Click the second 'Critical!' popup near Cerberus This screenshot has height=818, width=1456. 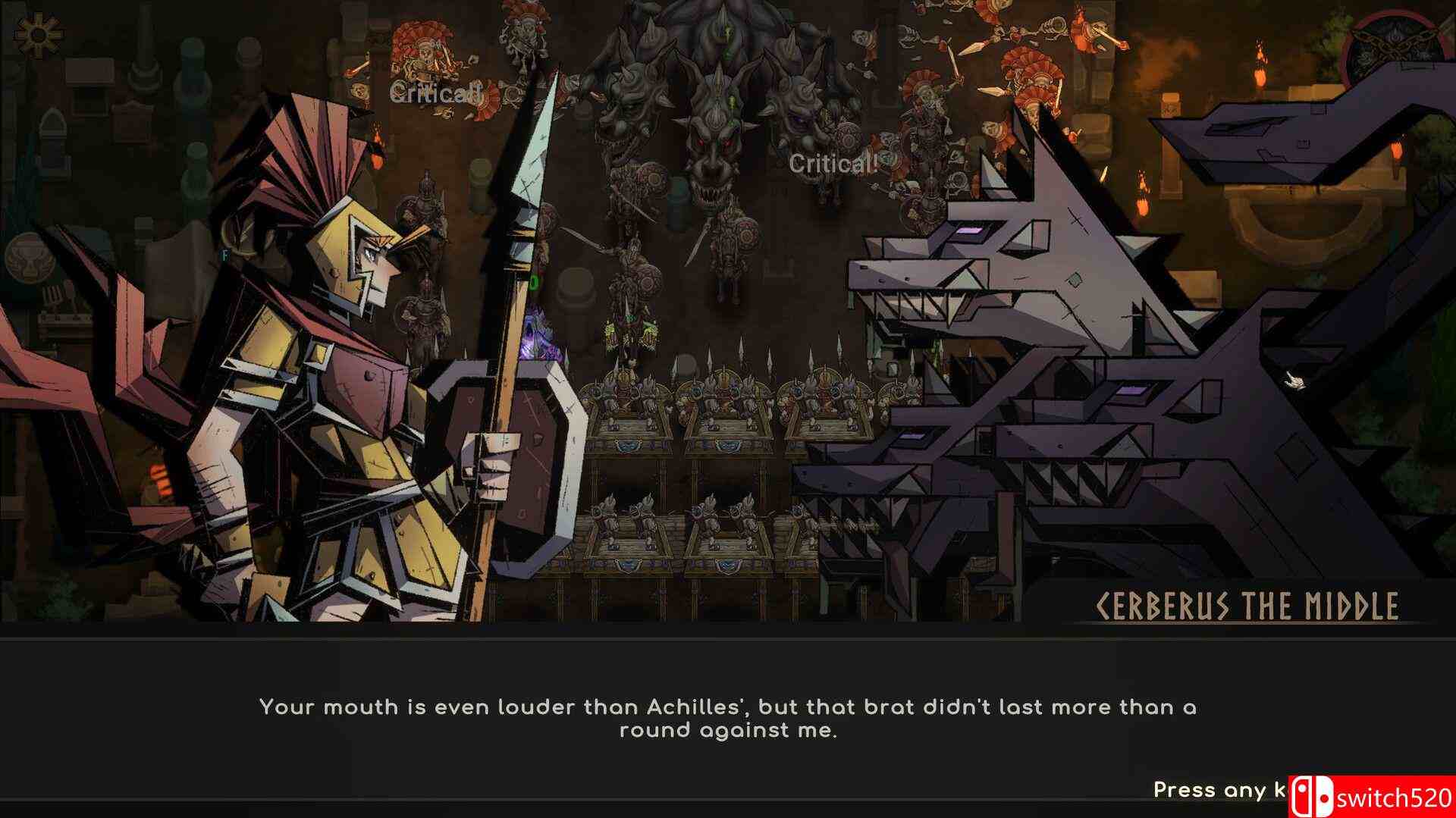pyautogui.click(x=832, y=163)
